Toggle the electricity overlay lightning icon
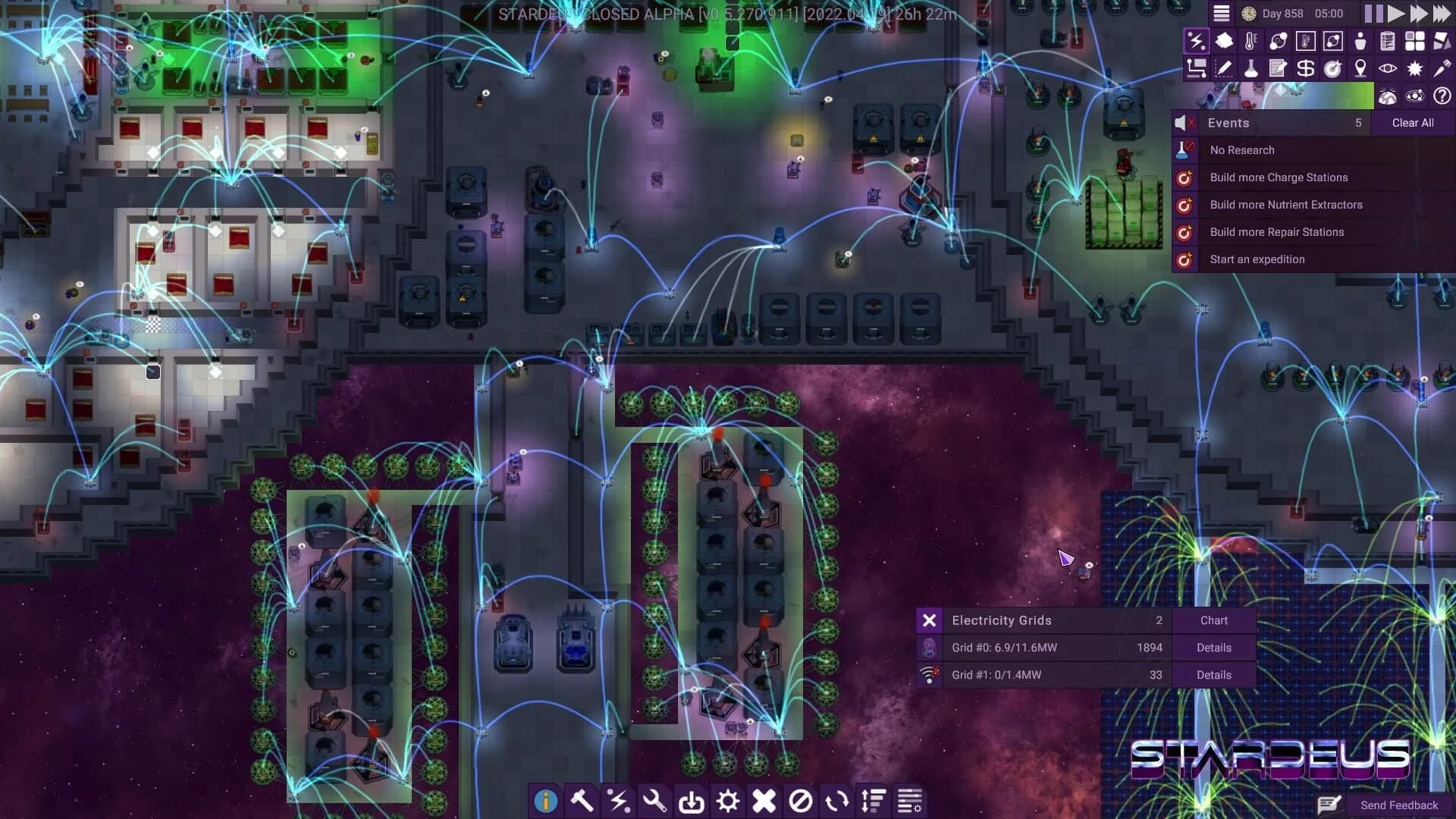This screenshot has width=1456, height=819. 1198,42
